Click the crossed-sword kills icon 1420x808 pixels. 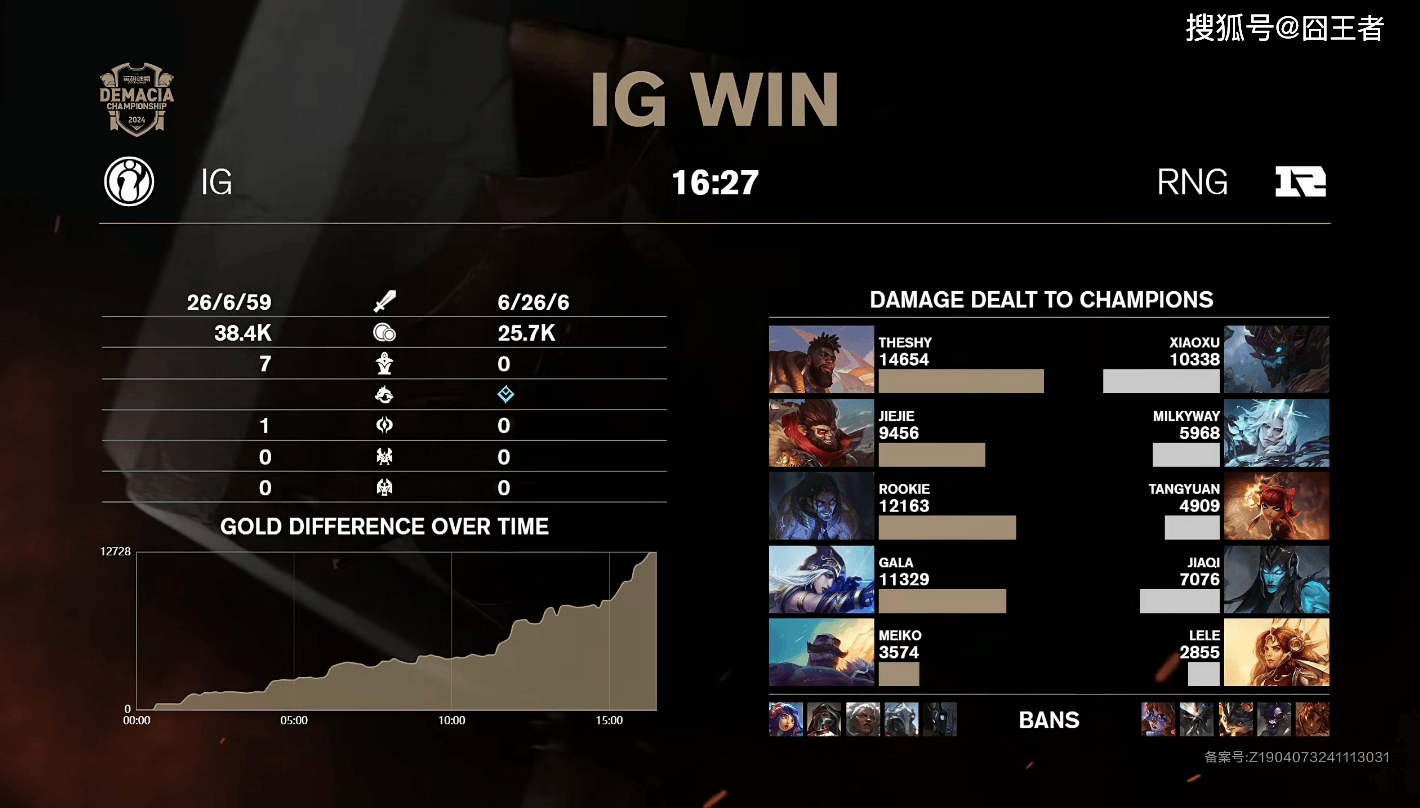384,302
